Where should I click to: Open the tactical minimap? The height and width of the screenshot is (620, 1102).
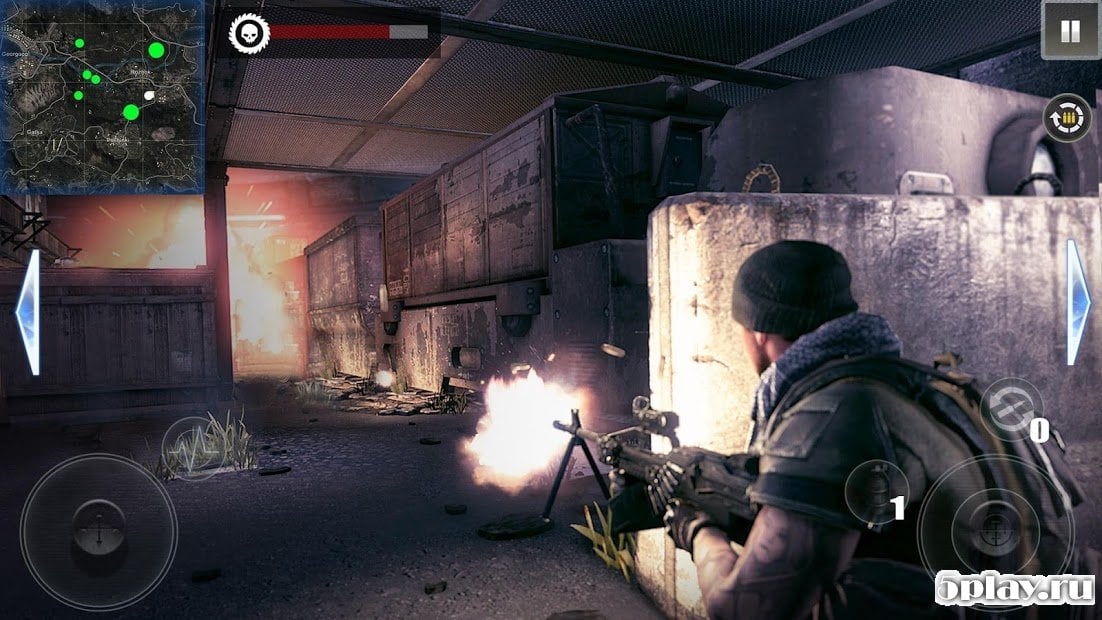104,96
